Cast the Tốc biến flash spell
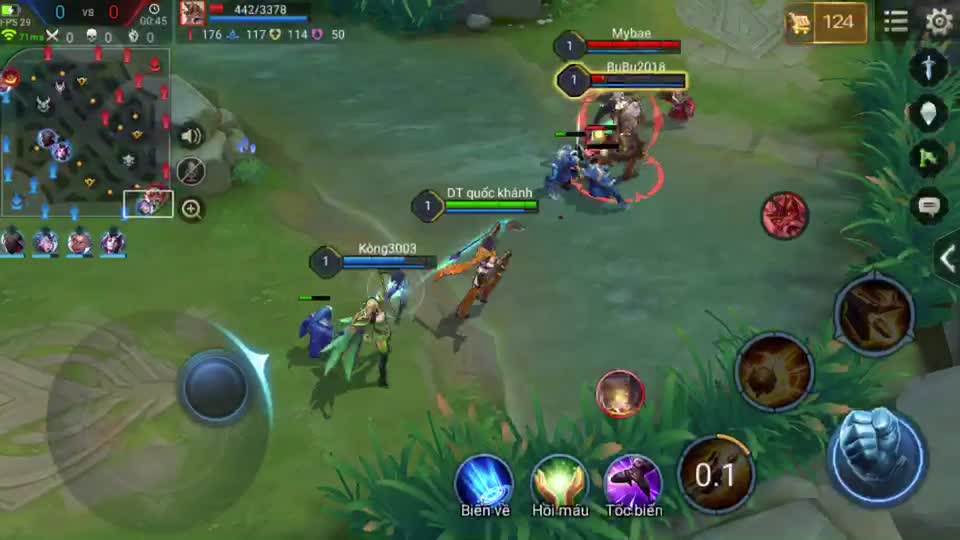The image size is (960, 540). click(x=633, y=482)
